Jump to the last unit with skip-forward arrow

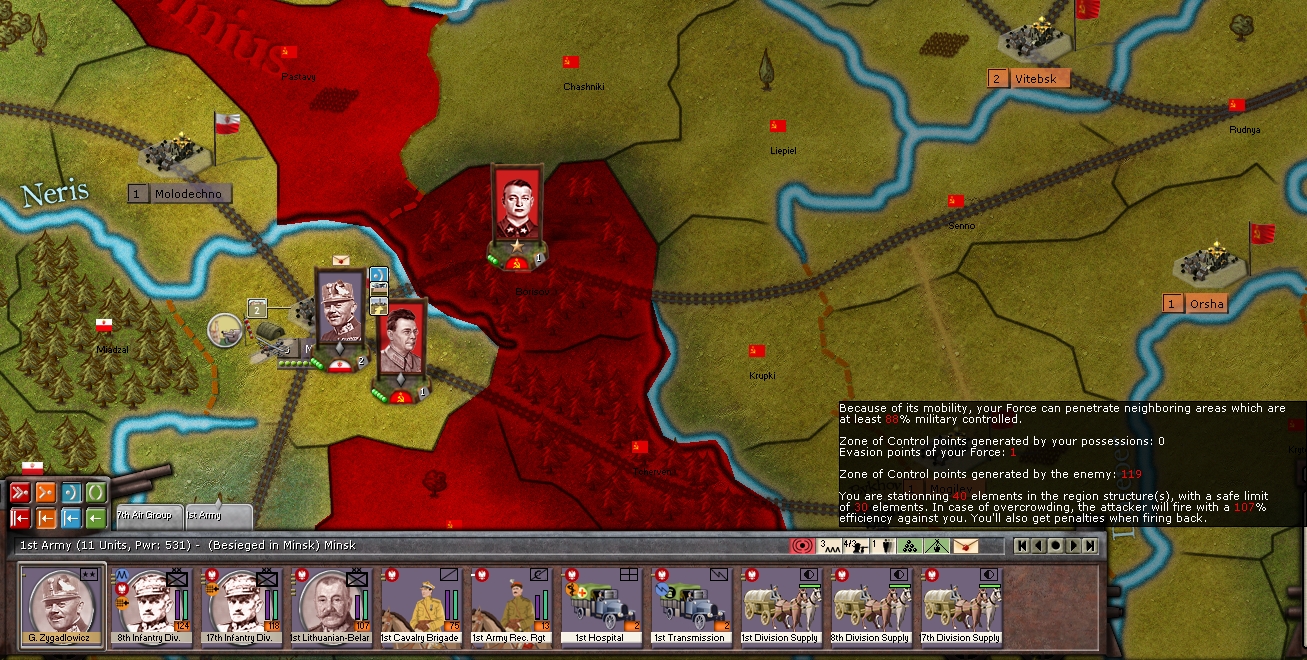click(1090, 546)
